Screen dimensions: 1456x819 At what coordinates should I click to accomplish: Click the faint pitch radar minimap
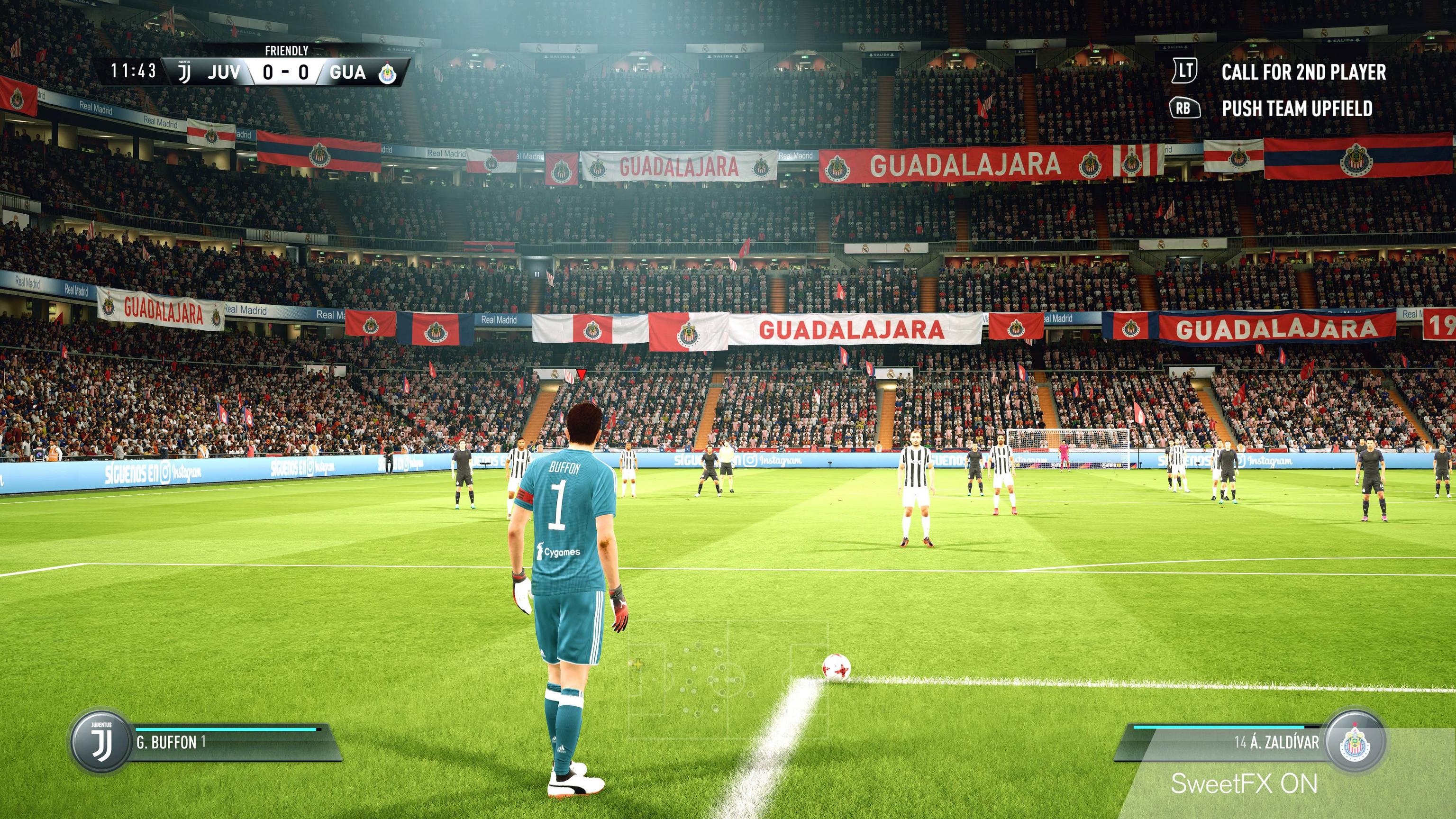click(728, 680)
